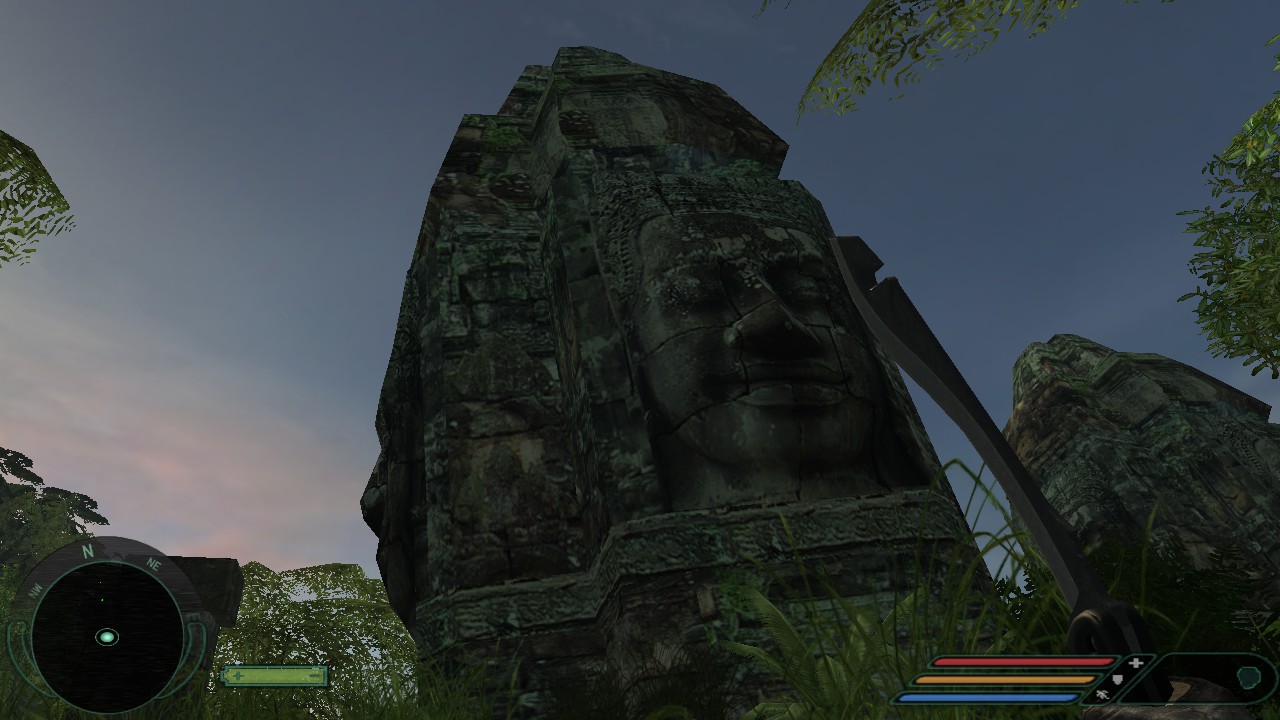Viewport: 1280px width, 720px height.
Task: Select the red health bar
Action: point(1024,661)
